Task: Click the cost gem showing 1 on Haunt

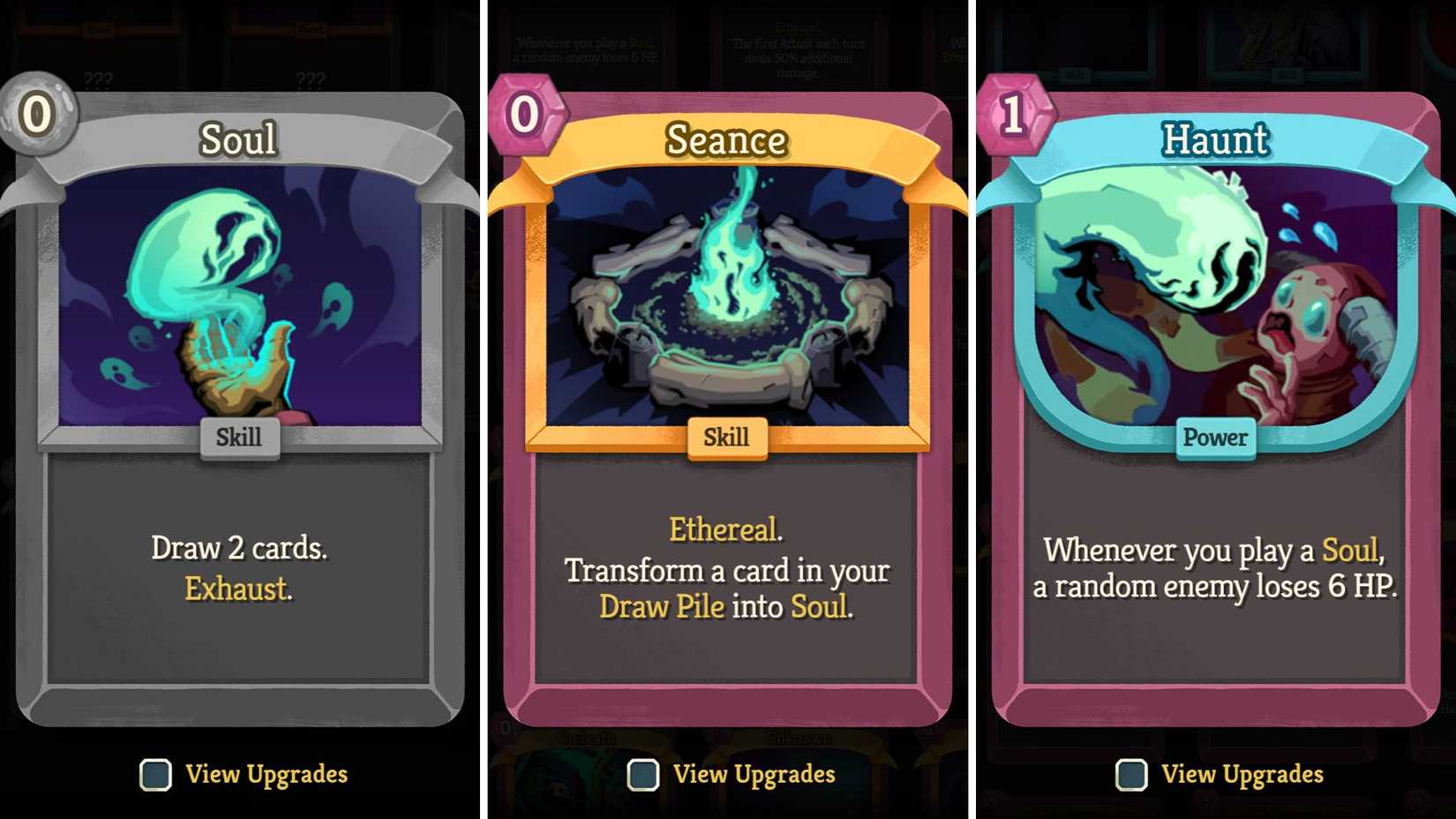Action: (1012, 113)
